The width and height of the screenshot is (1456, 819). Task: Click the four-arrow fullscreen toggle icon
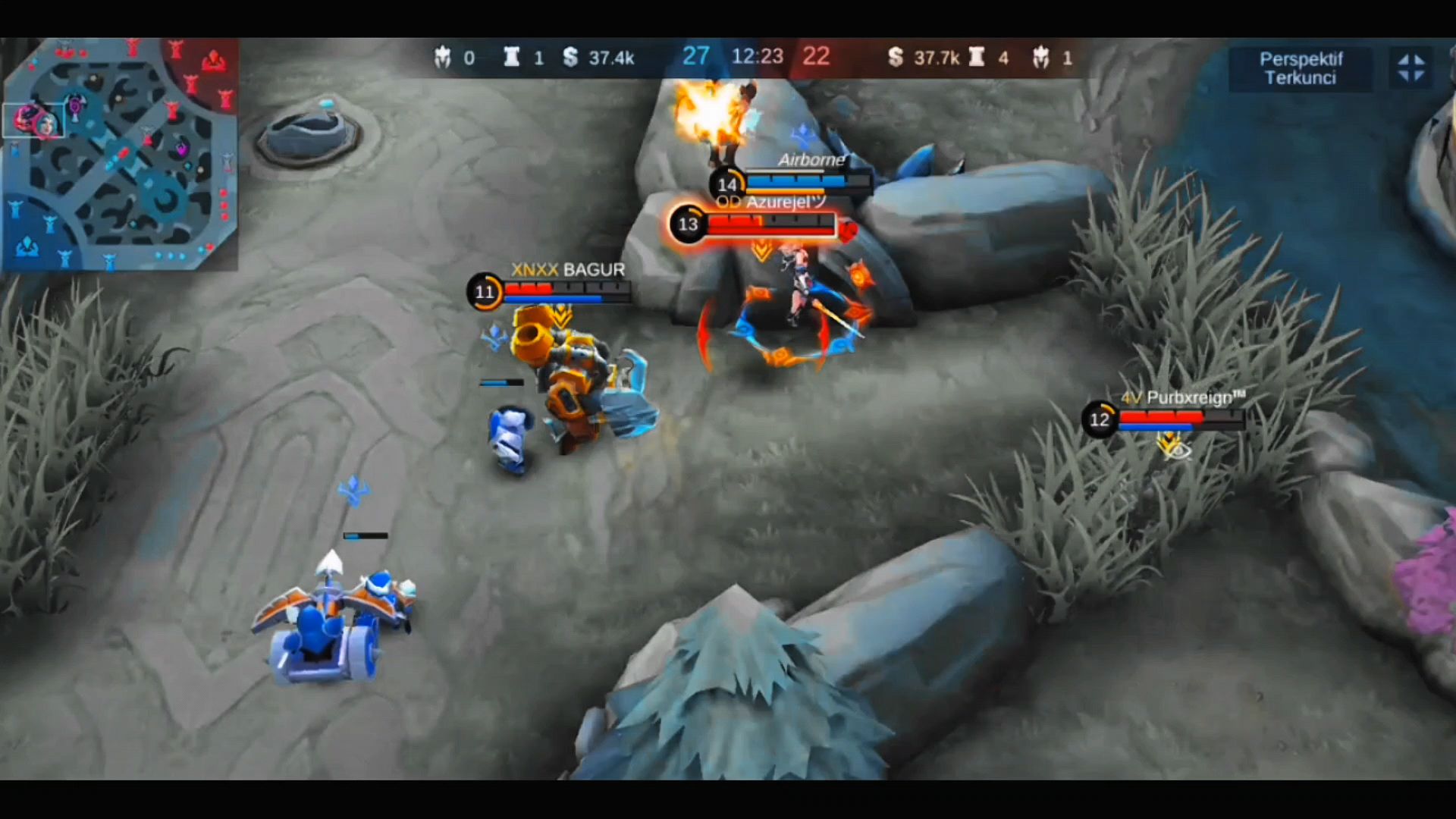pos(1410,68)
